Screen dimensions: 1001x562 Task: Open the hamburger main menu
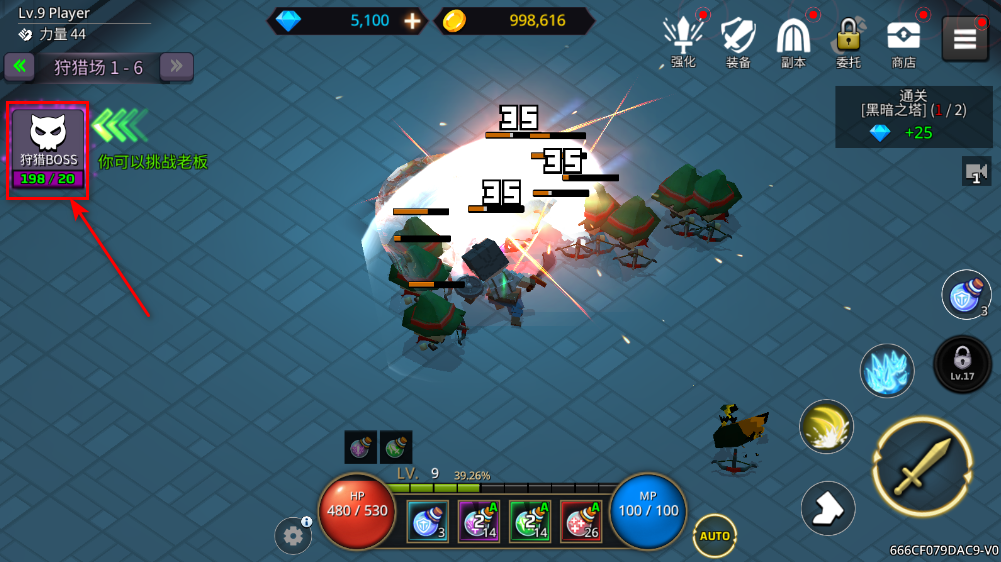point(964,39)
